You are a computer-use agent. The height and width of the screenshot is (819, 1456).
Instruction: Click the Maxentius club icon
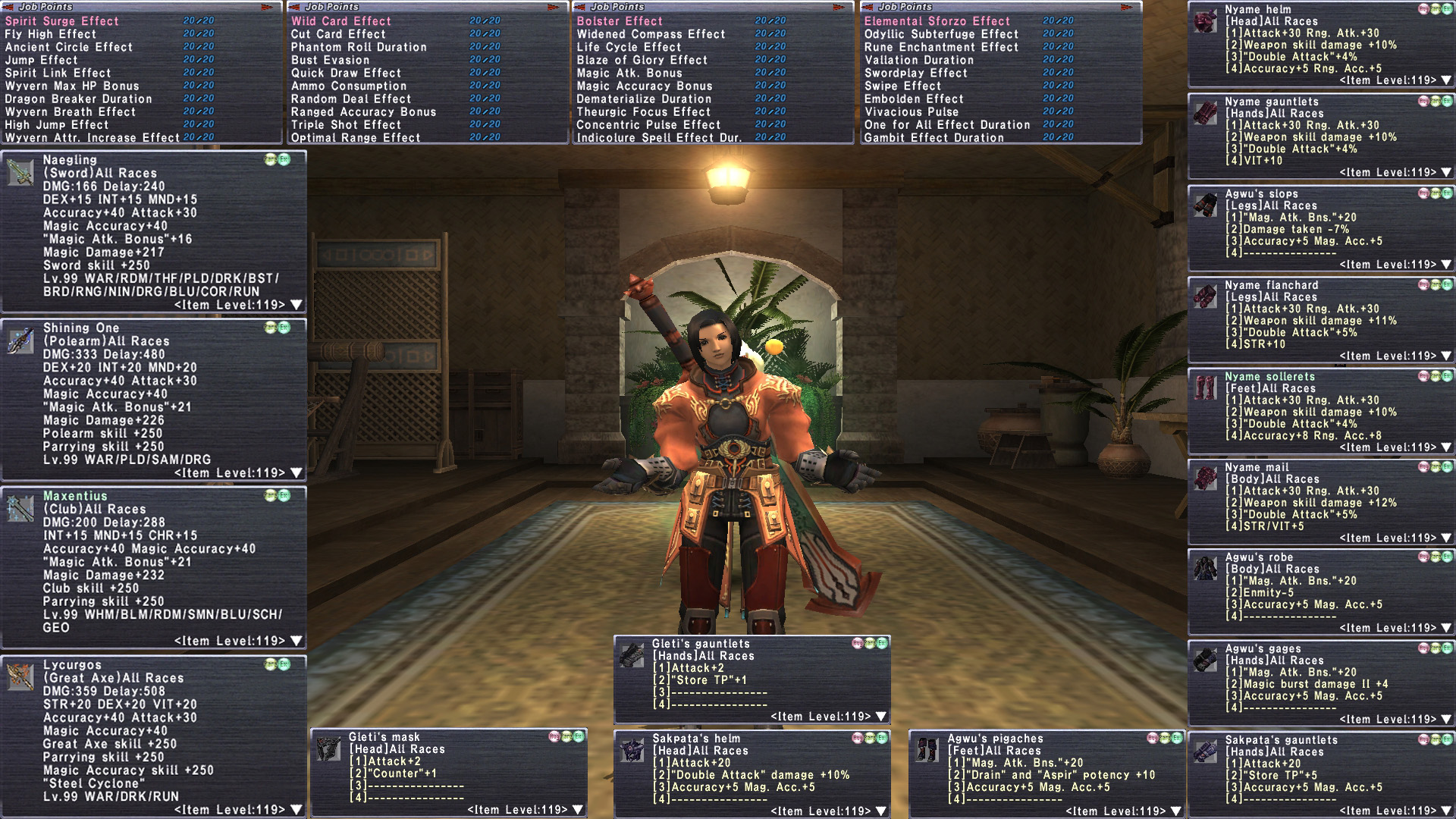(x=20, y=508)
